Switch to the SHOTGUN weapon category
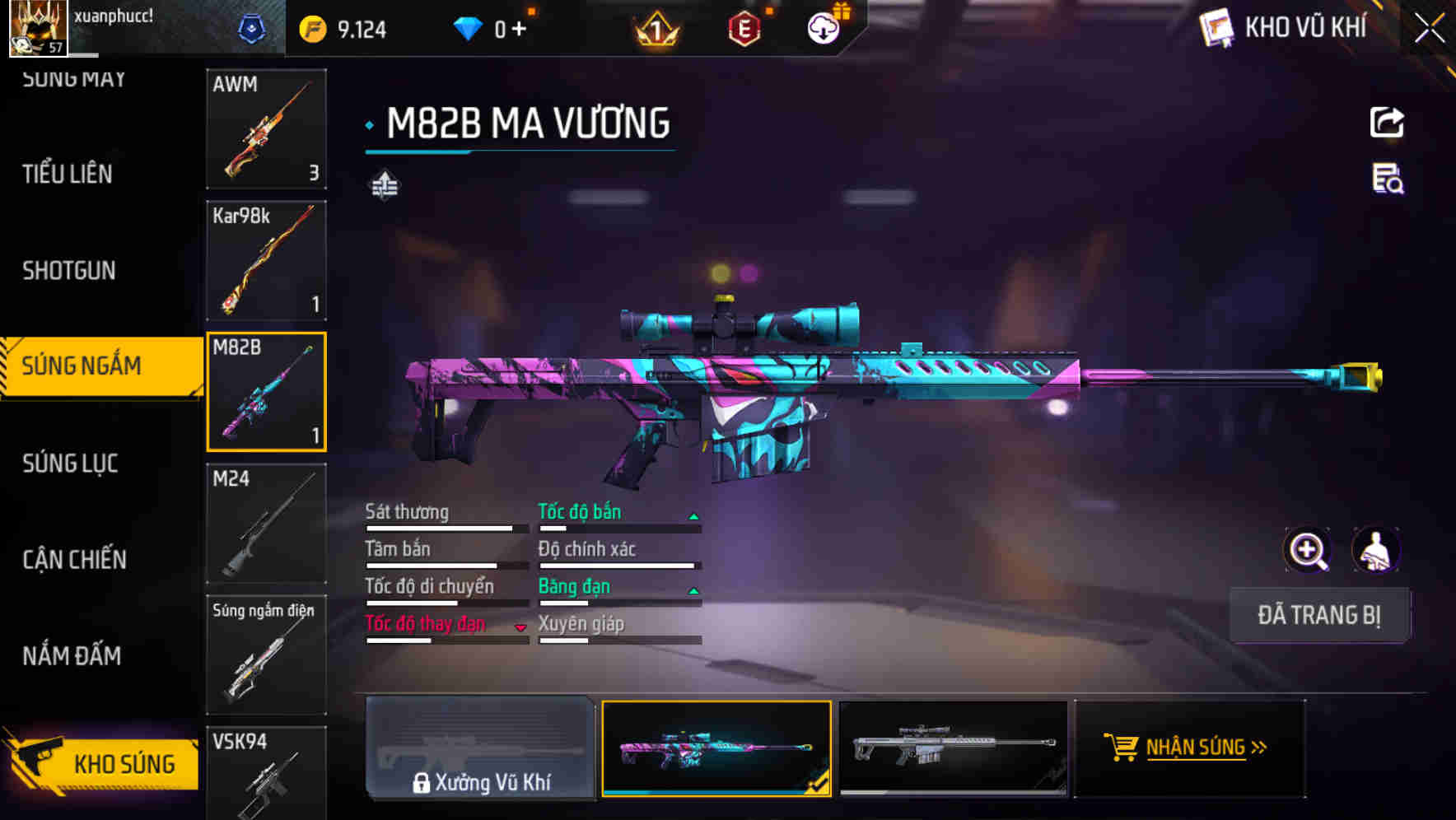 (69, 270)
